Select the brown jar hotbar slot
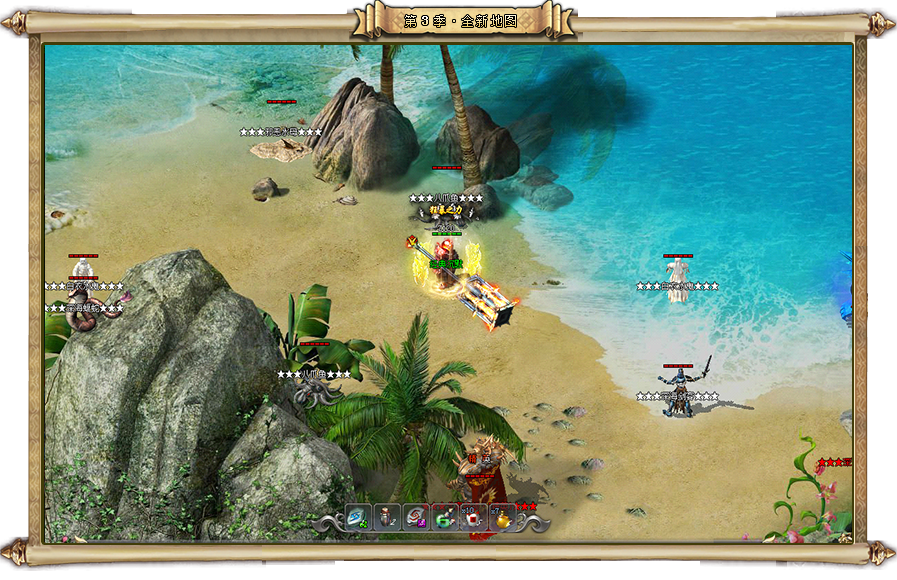This screenshot has height=580, width=897. pyautogui.click(x=388, y=518)
